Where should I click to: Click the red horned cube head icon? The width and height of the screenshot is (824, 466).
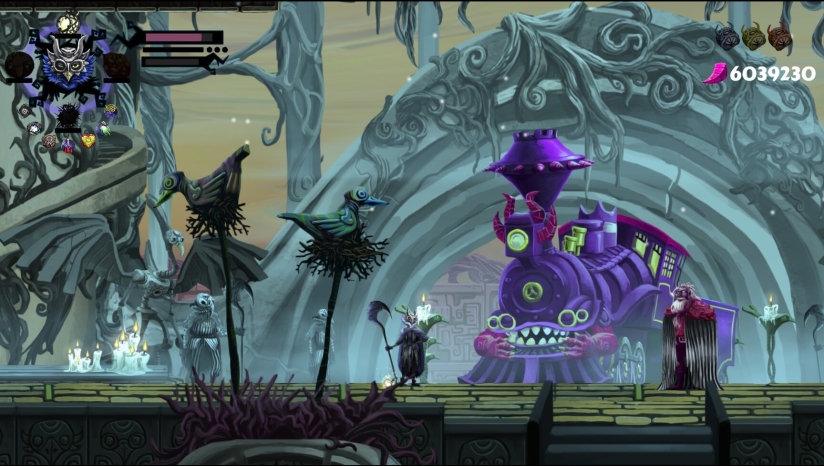click(779, 37)
